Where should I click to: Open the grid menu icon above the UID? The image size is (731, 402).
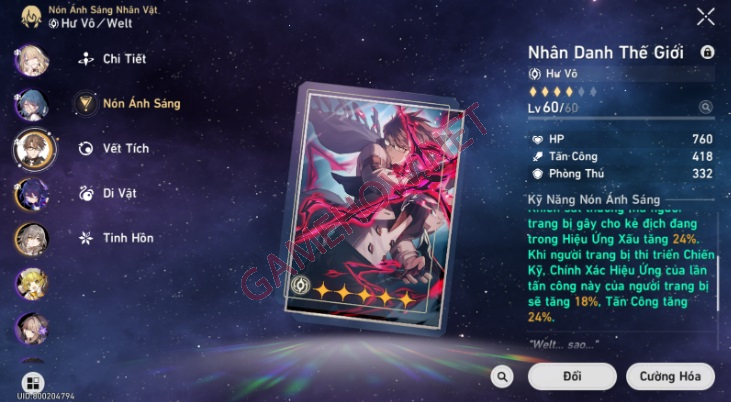(31, 384)
